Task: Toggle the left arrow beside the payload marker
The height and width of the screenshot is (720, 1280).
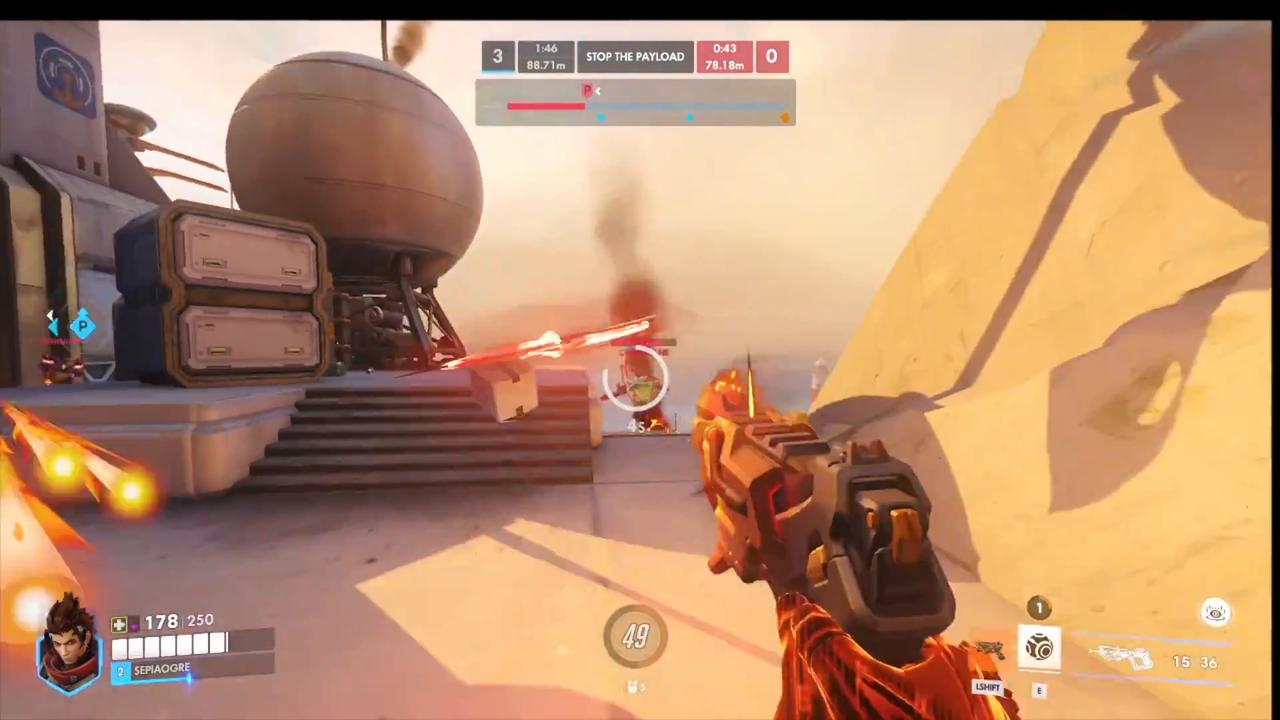Action: point(597,91)
